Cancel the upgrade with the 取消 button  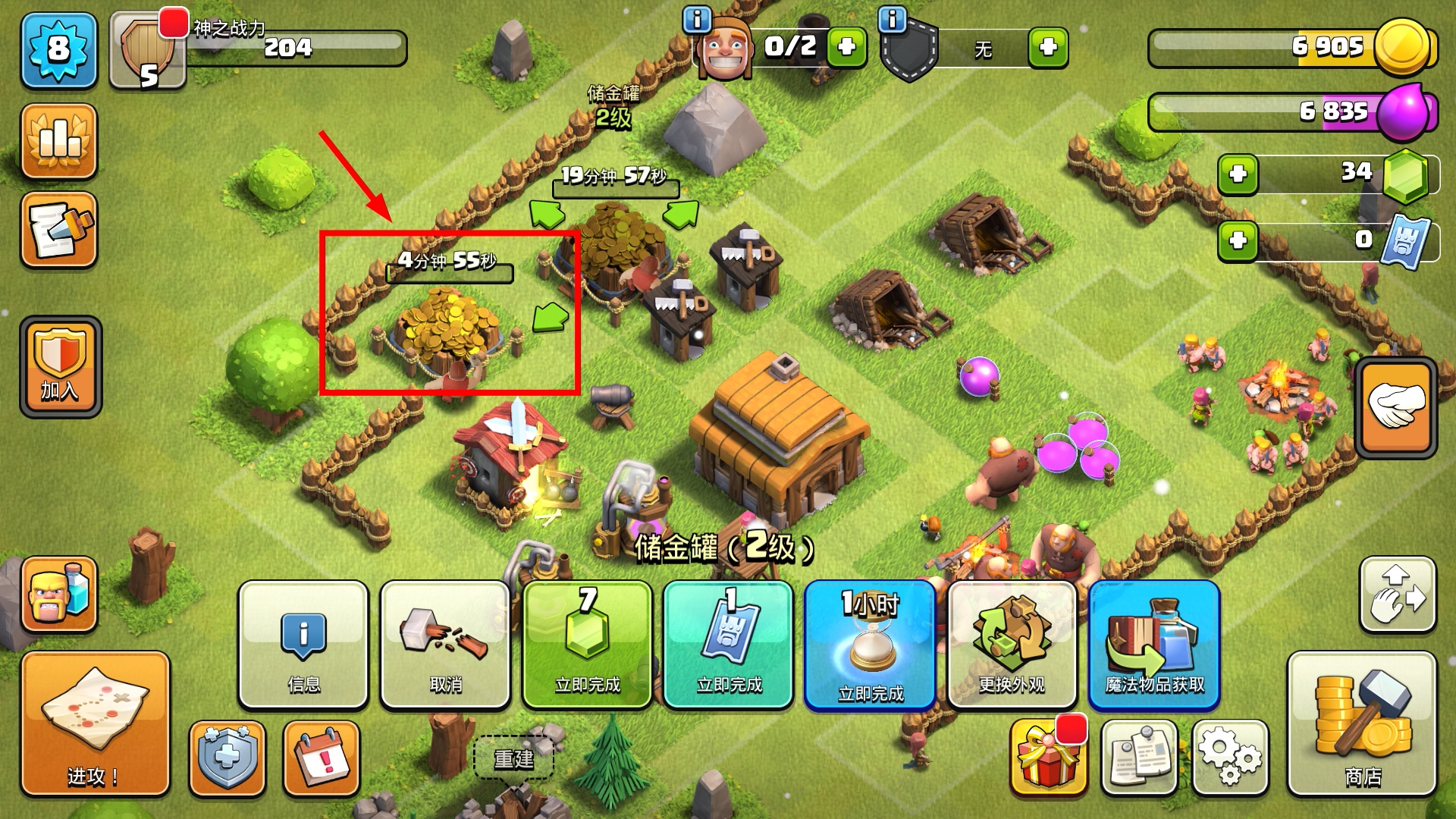445,645
